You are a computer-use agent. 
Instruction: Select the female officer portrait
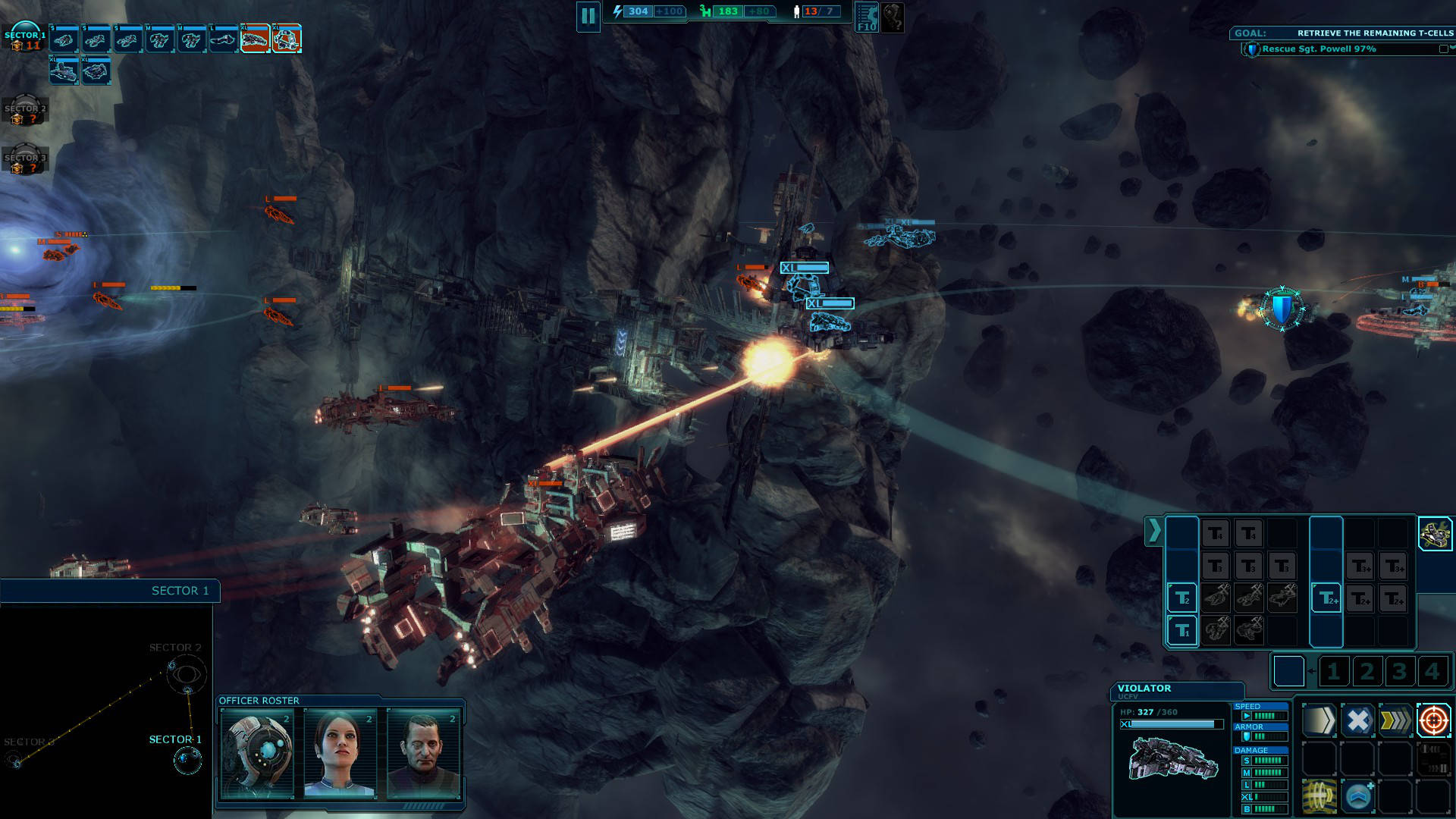pos(340,754)
